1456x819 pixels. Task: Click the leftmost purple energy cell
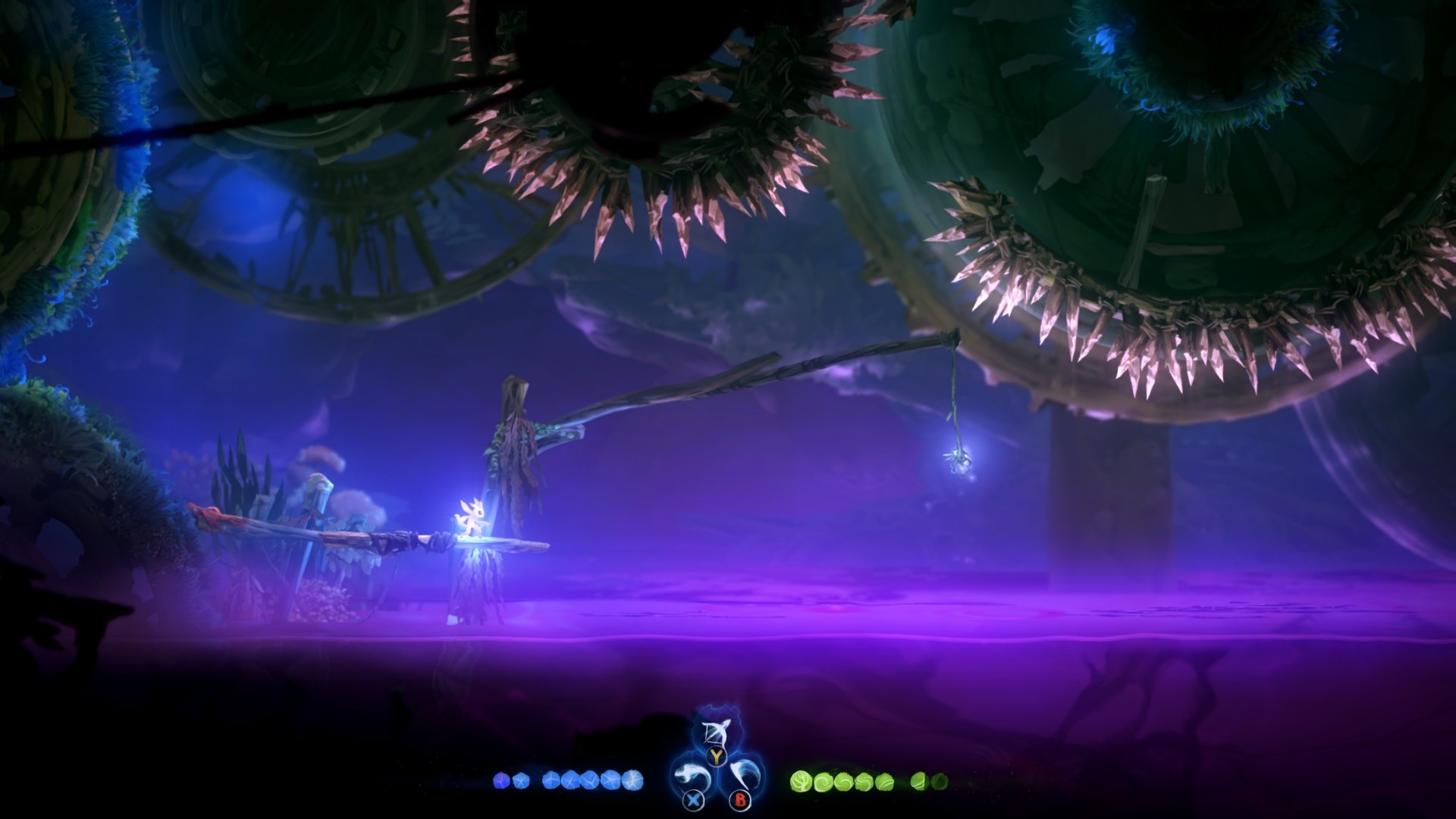[x=500, y=780]
